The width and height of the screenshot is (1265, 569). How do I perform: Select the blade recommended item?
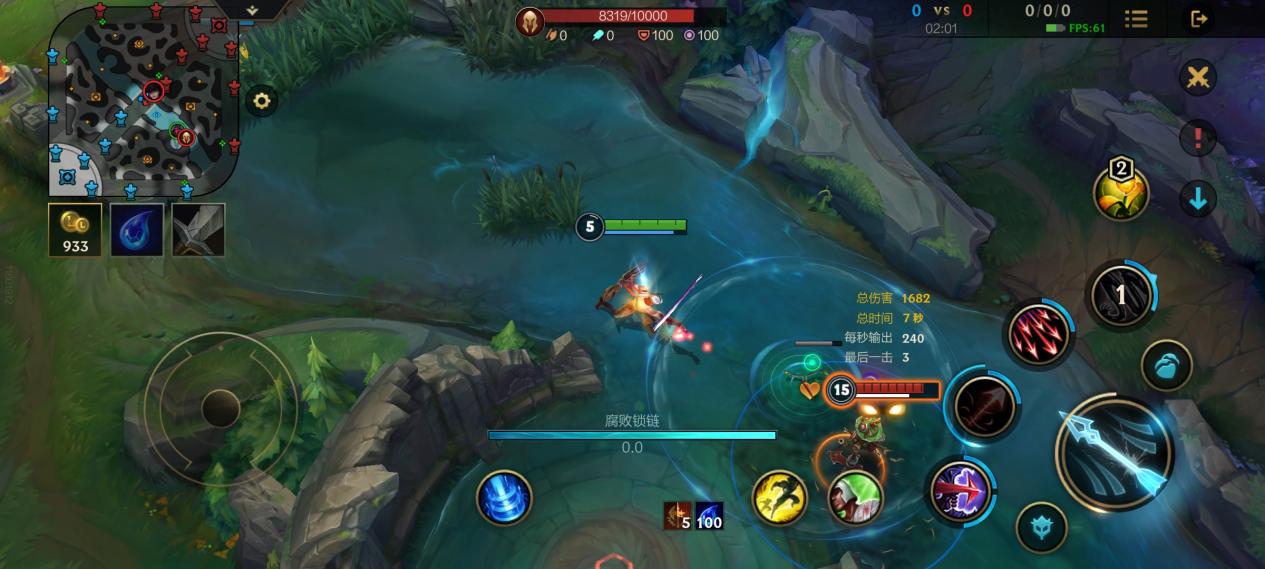[x=198, y=230]
